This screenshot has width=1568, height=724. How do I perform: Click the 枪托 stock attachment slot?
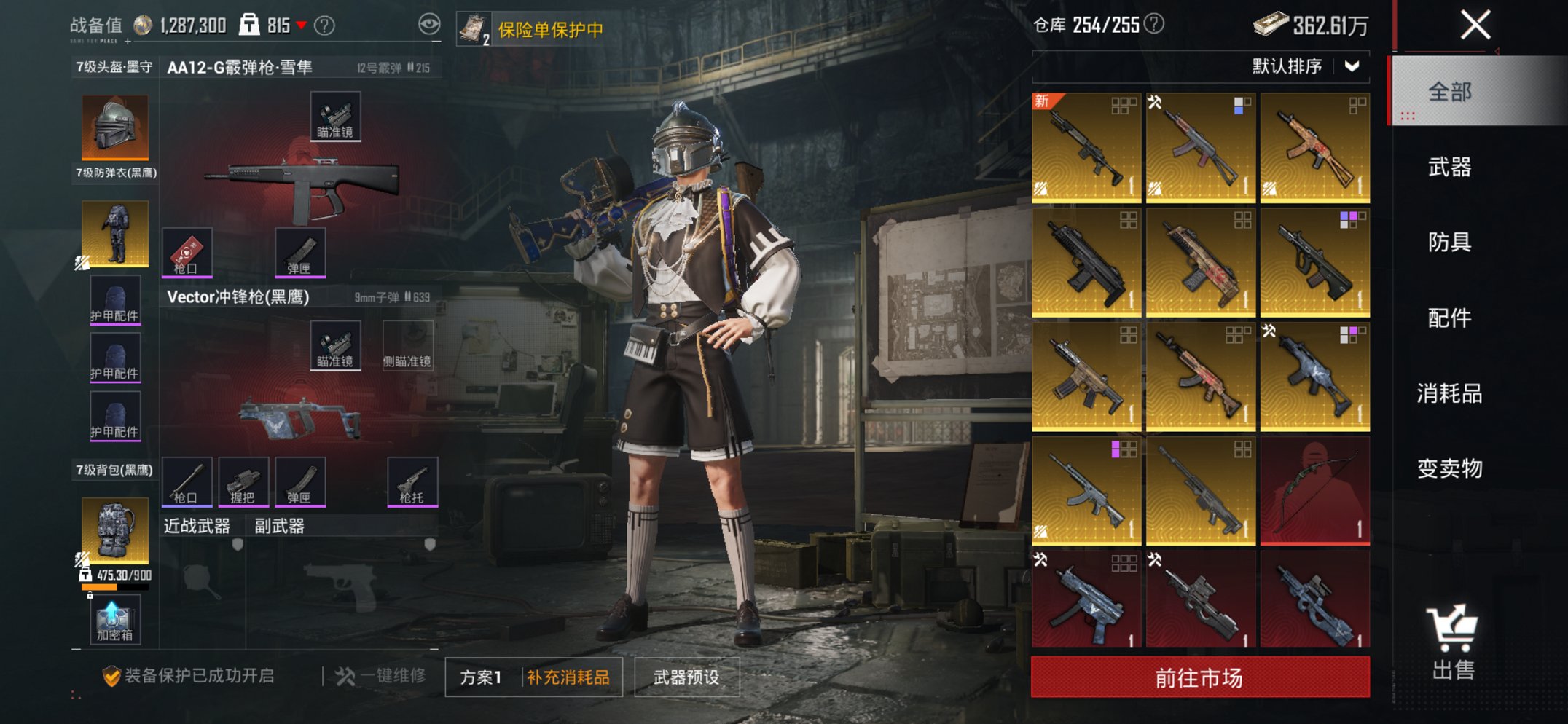coord(411,479)
